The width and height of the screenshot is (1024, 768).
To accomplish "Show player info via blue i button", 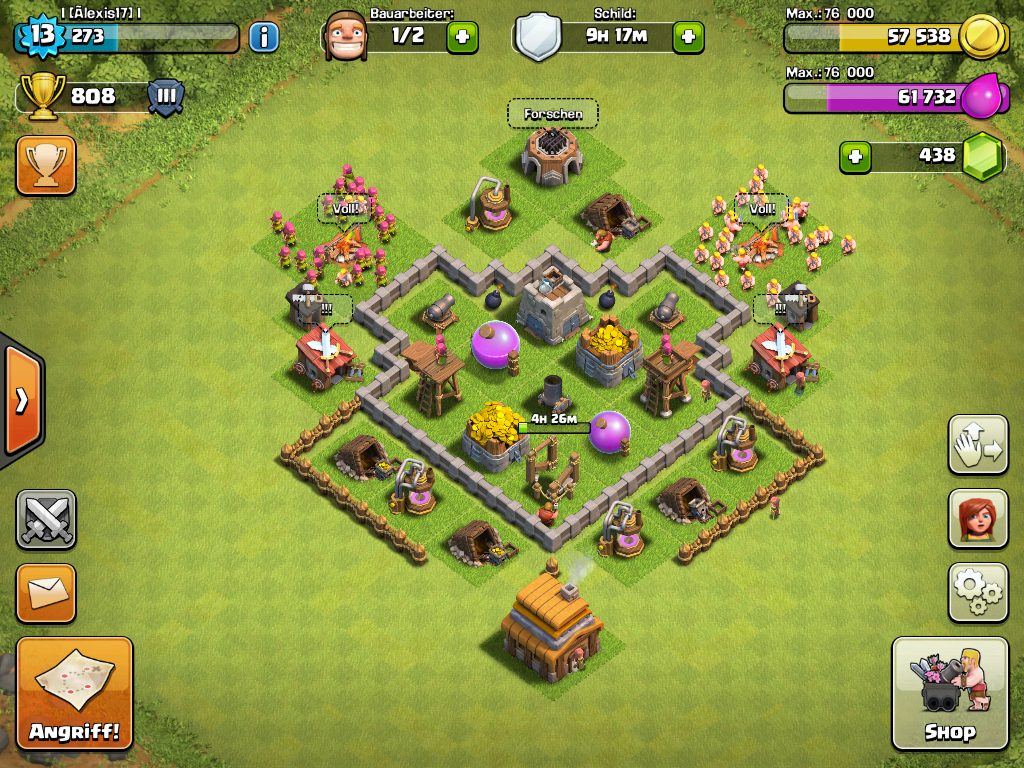I will 263,38.
